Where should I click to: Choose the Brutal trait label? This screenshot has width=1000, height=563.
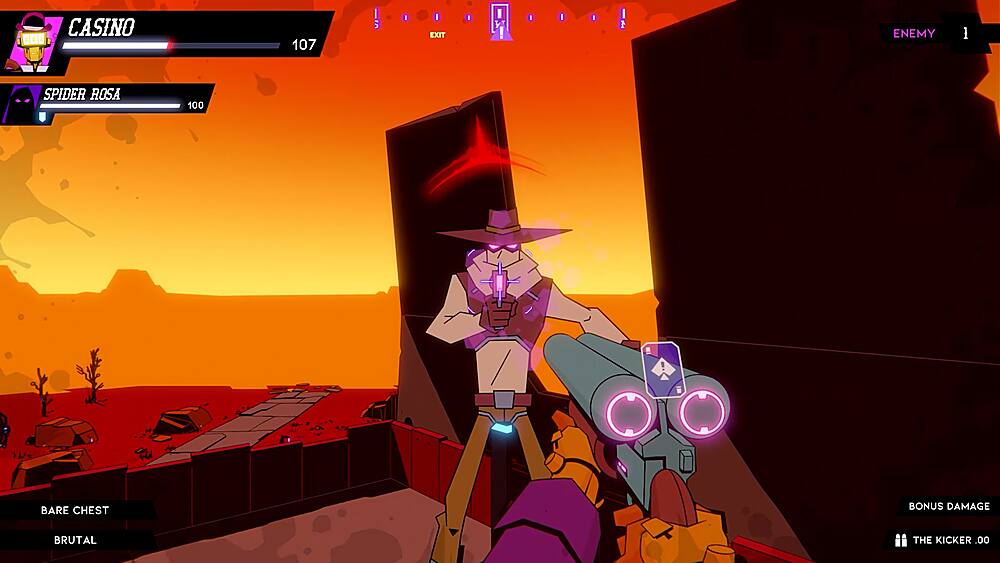tap(75, 540)
